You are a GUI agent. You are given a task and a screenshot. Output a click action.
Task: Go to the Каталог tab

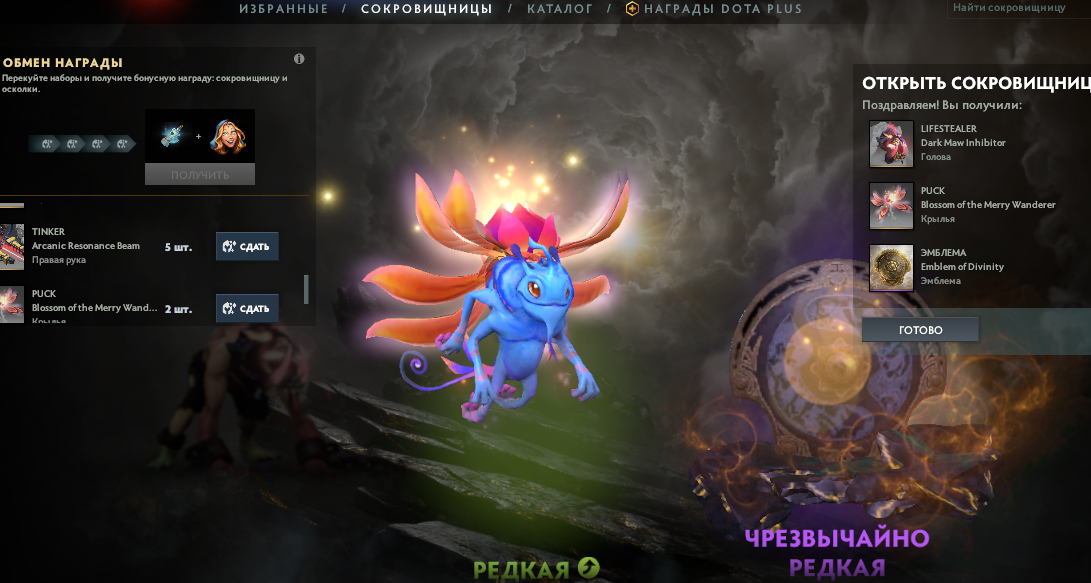(559, 9)
